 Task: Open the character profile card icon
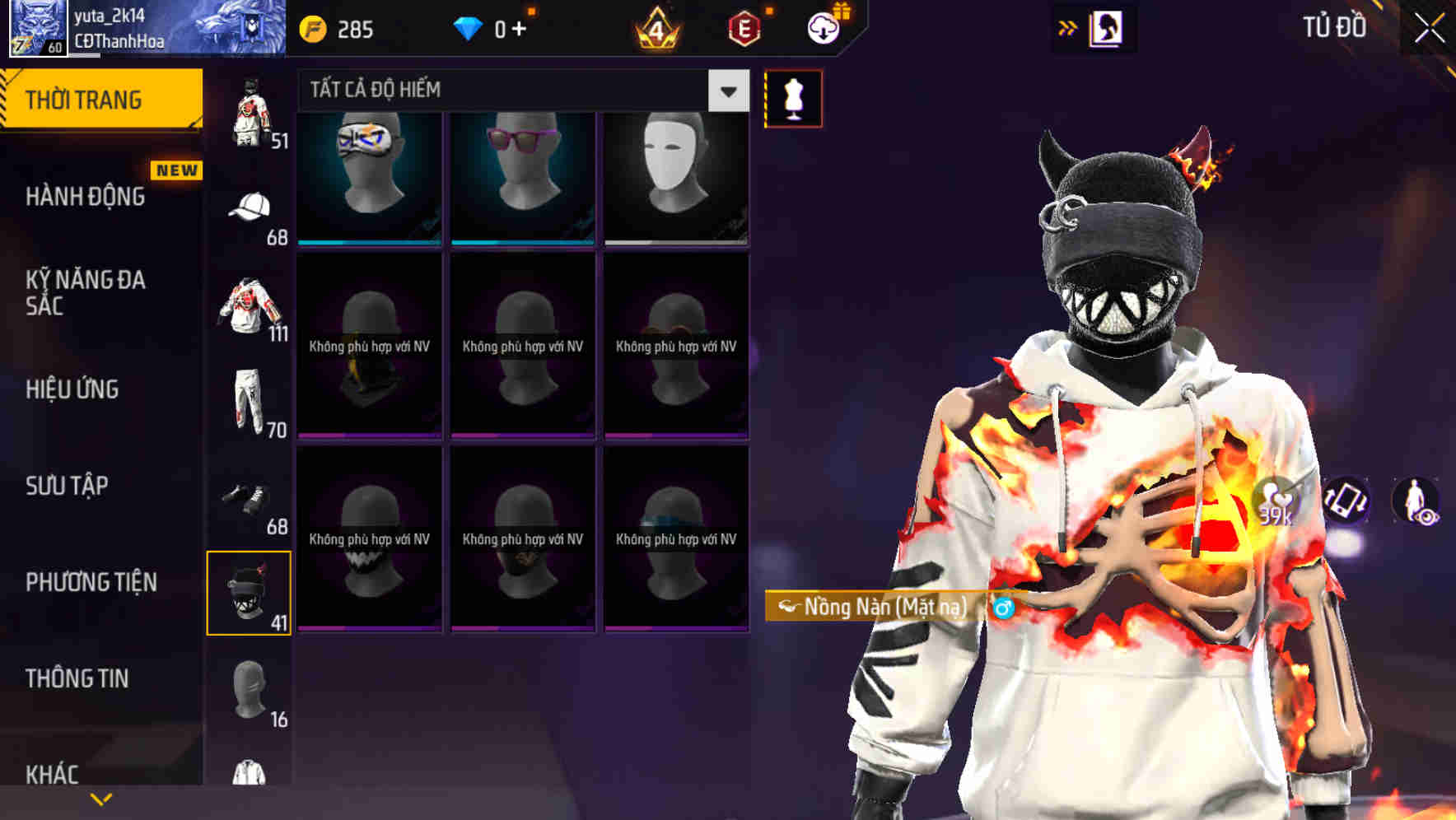click(1106, 27)
